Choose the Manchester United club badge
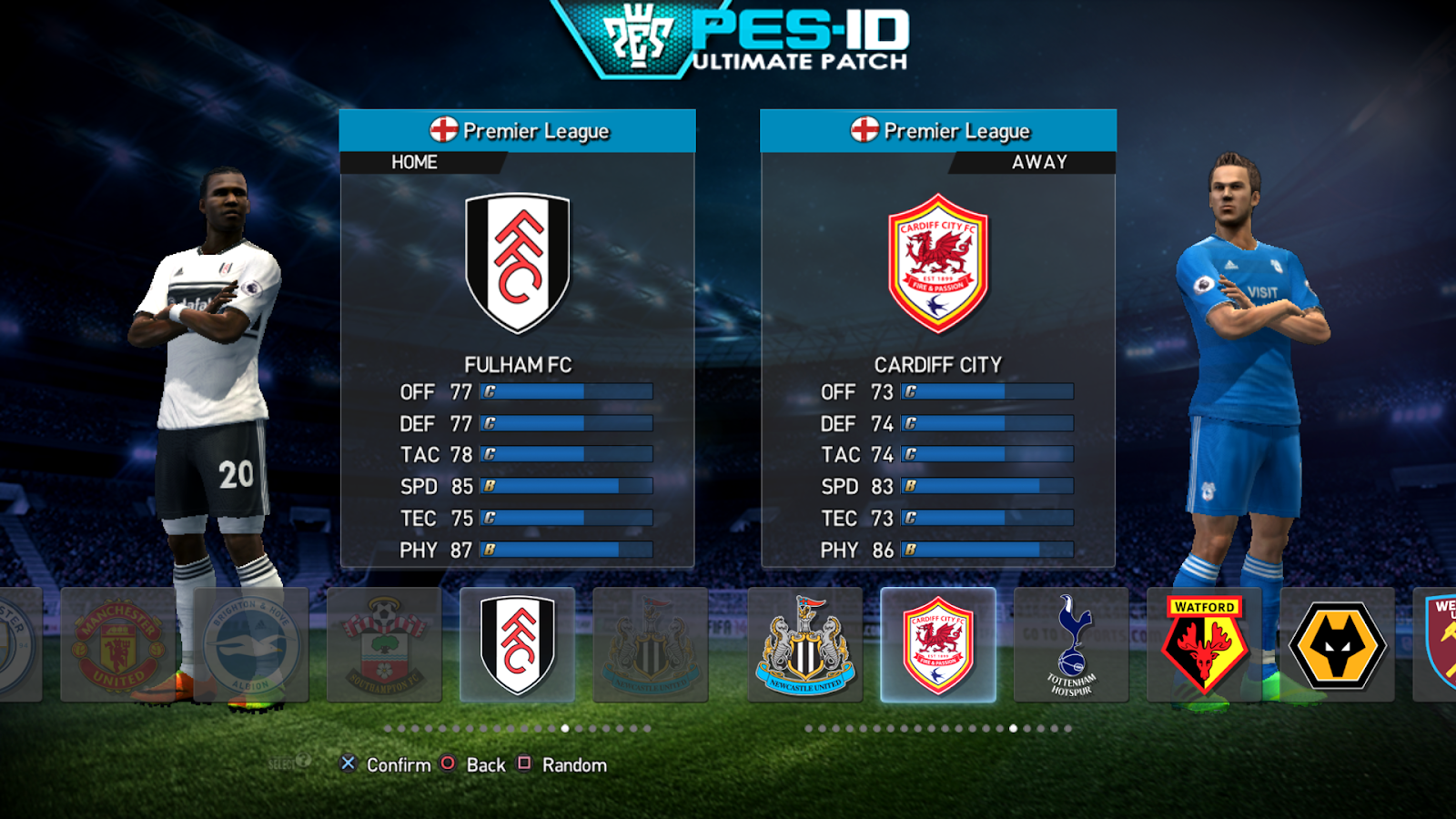Image resolution: width=1456 pixels, height=819 pixels. click(116, 644)
